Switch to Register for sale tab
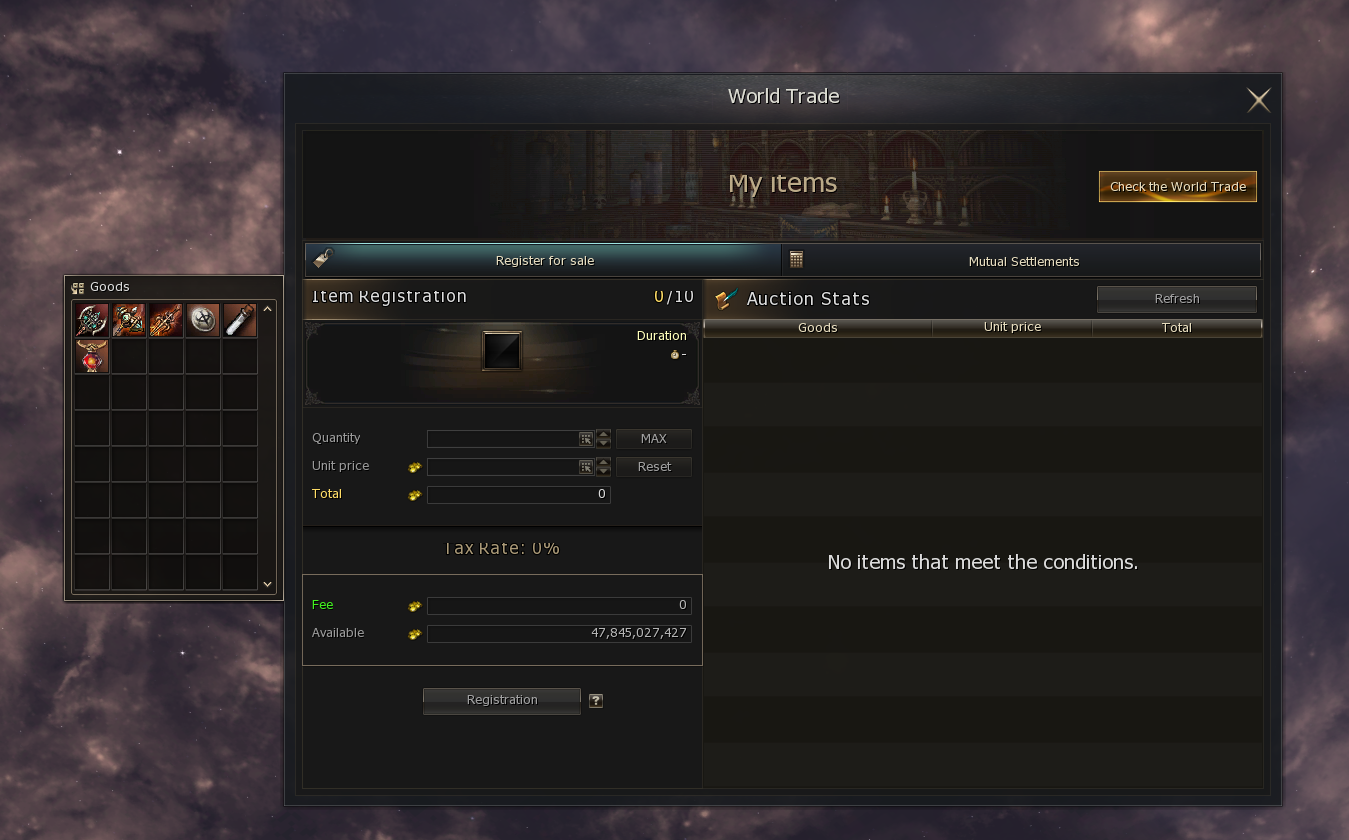 tap(543, 260)
